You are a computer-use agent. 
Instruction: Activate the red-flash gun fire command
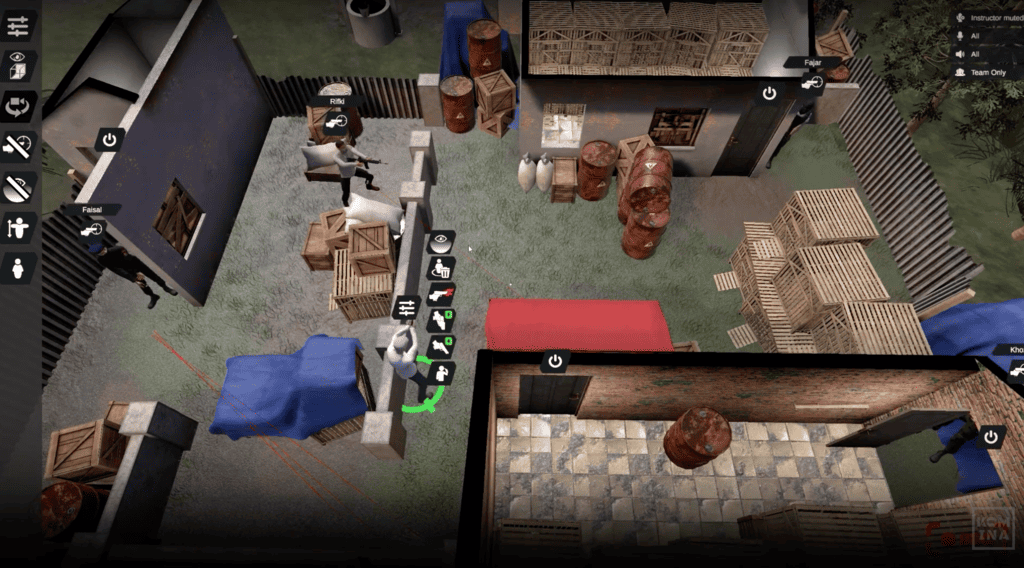[441, 294]
